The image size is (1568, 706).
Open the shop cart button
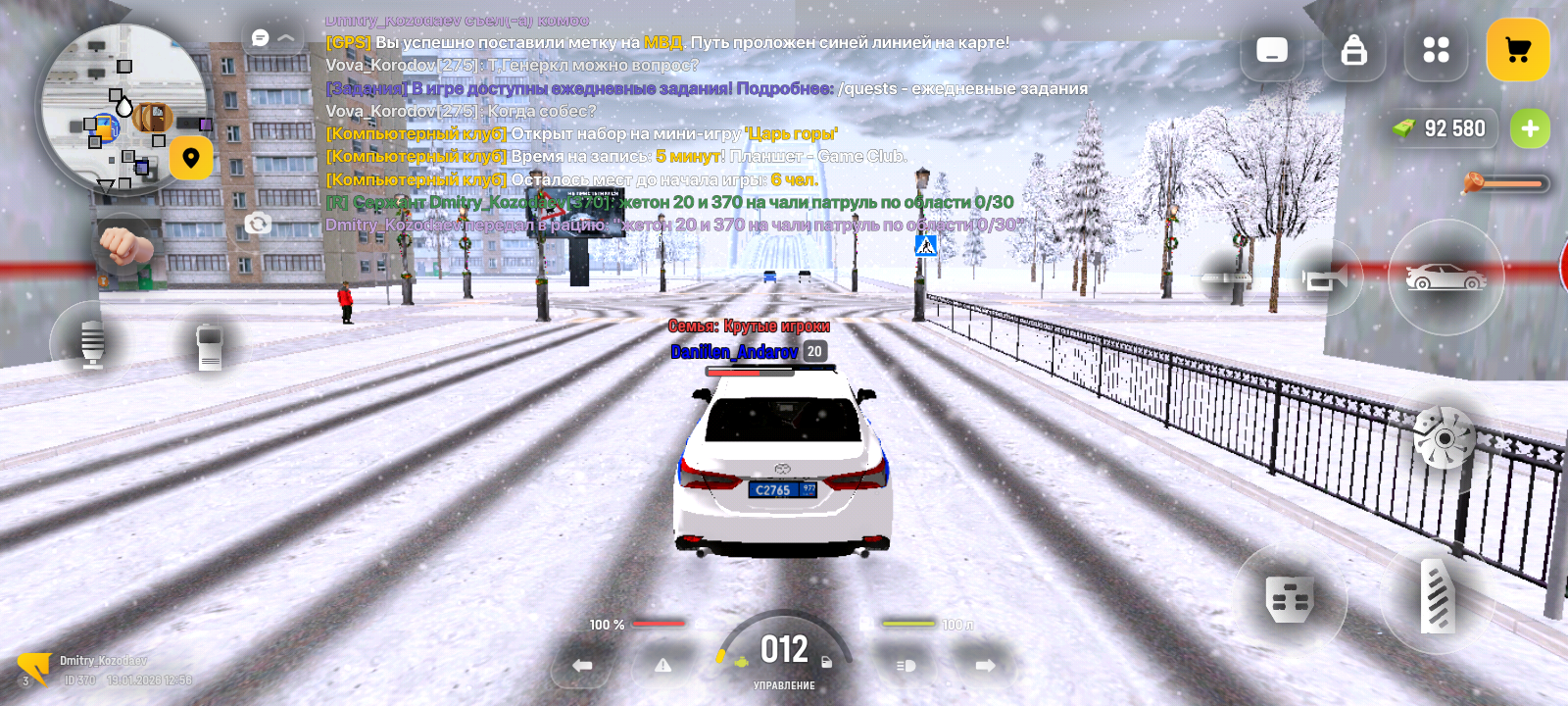tap(1517, 50)
